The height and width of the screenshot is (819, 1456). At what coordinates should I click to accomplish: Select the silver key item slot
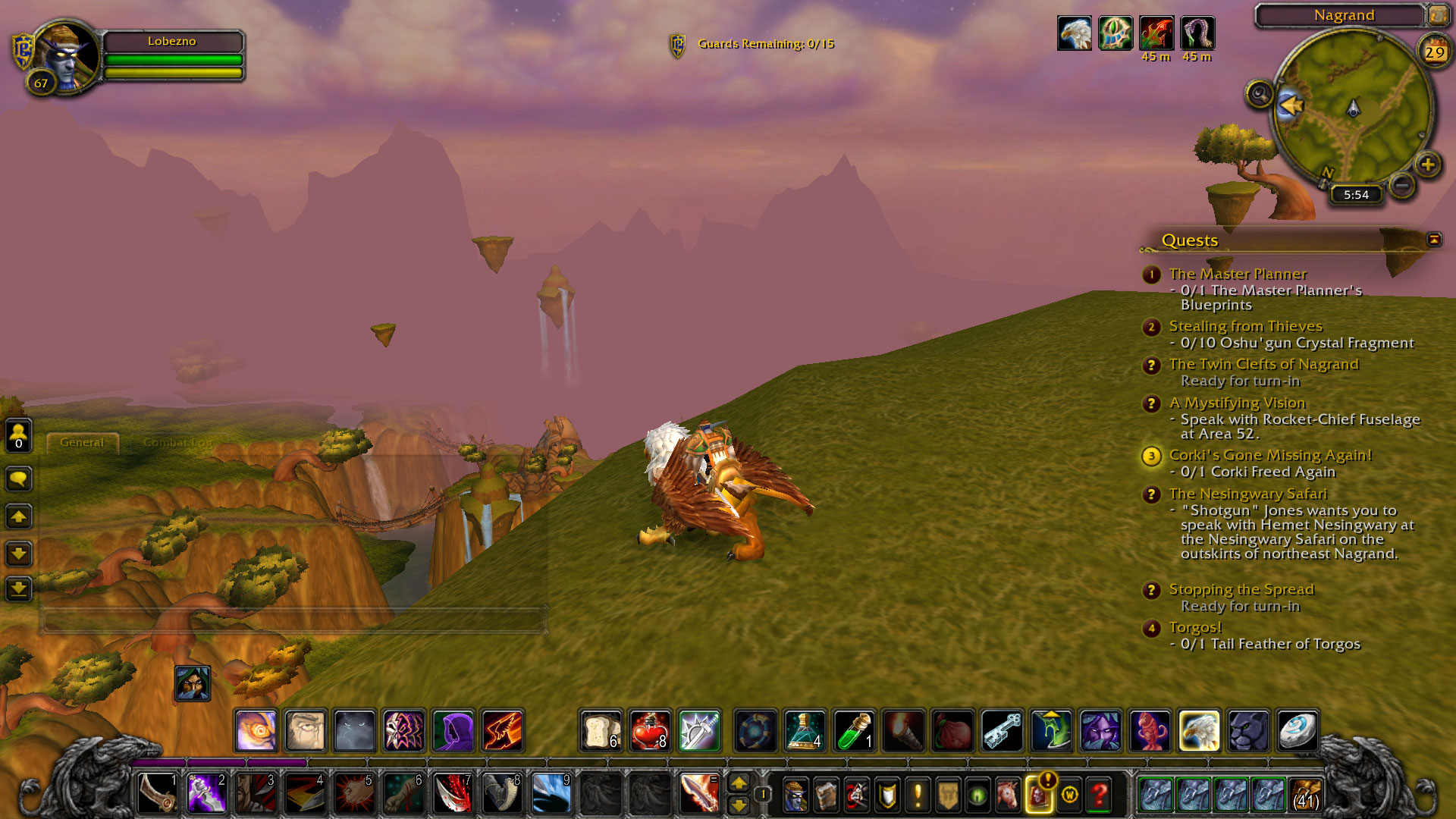tap(1002, 730)
